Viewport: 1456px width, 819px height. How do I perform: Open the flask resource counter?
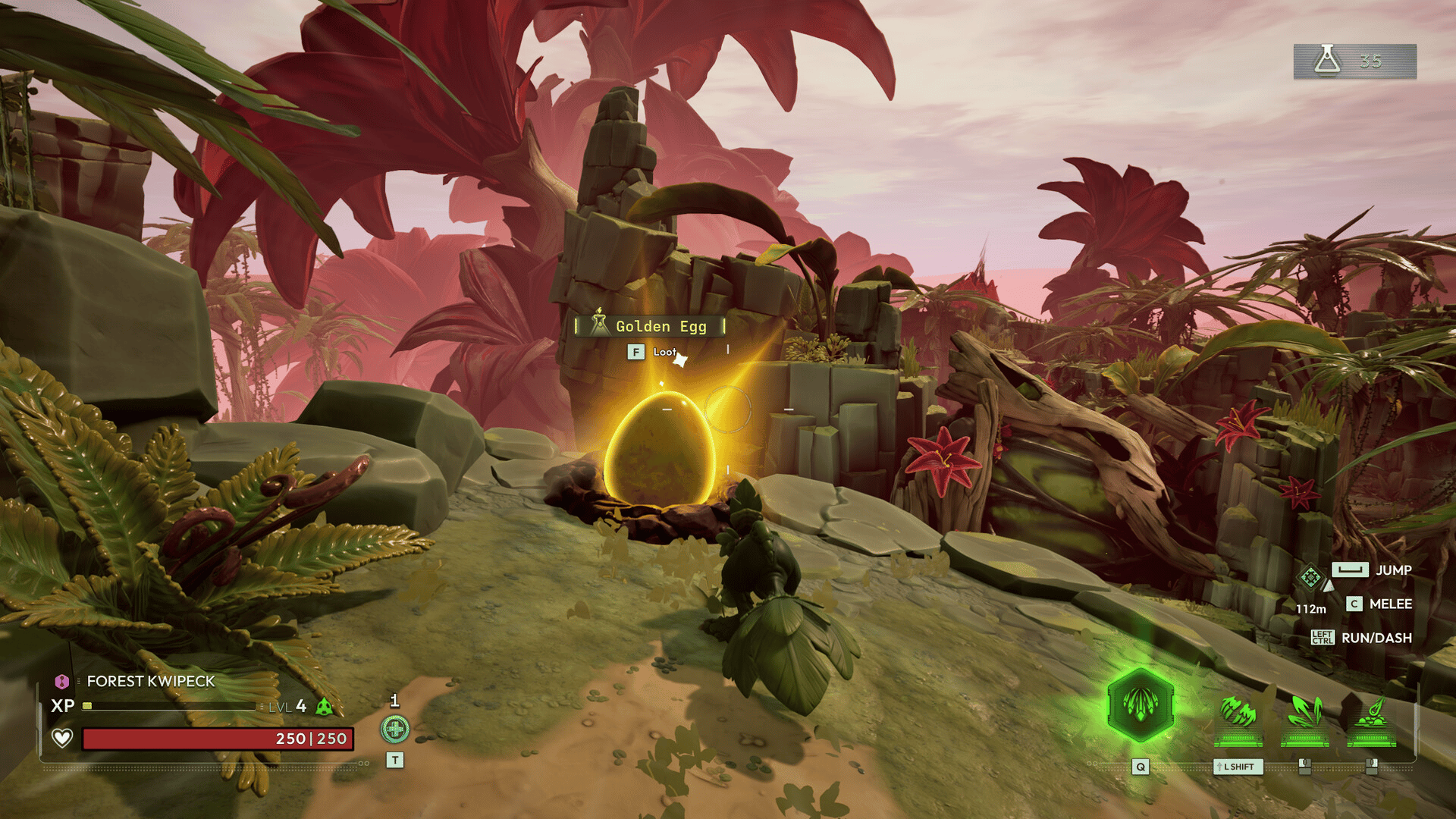pos(1354,61)
